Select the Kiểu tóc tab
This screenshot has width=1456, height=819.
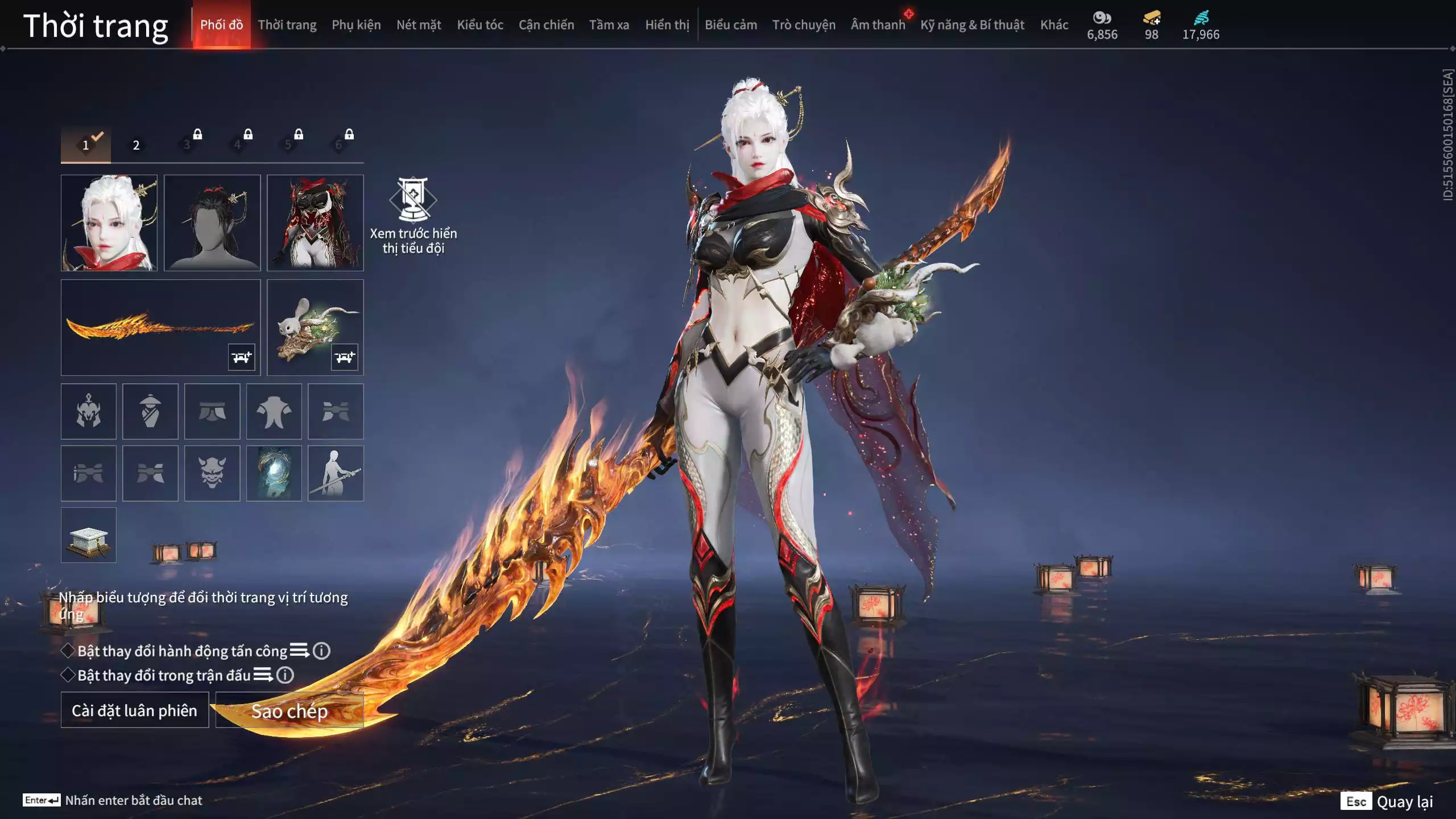[x=480, y=25]
